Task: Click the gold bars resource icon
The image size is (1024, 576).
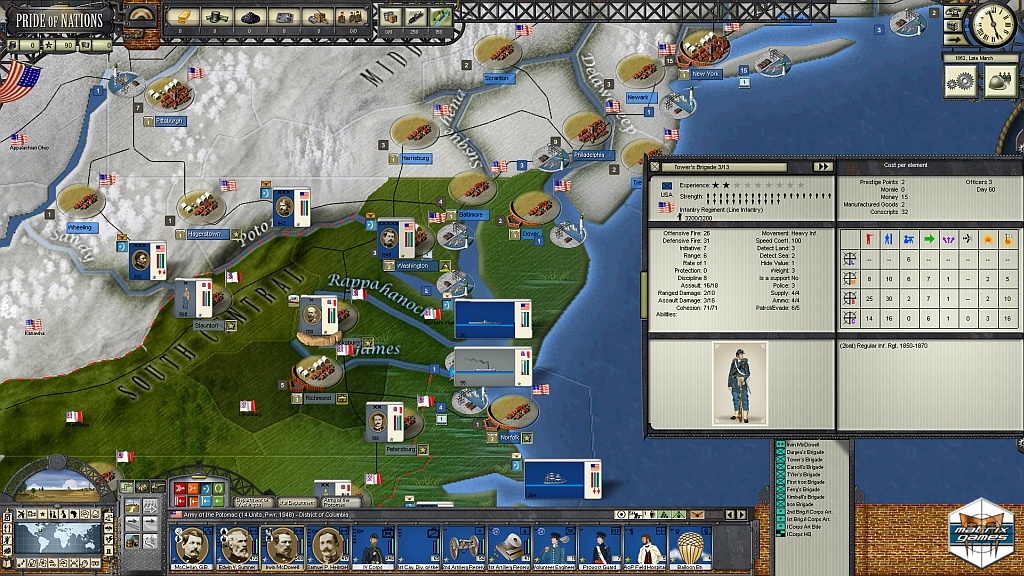Action: coord(183,15)
